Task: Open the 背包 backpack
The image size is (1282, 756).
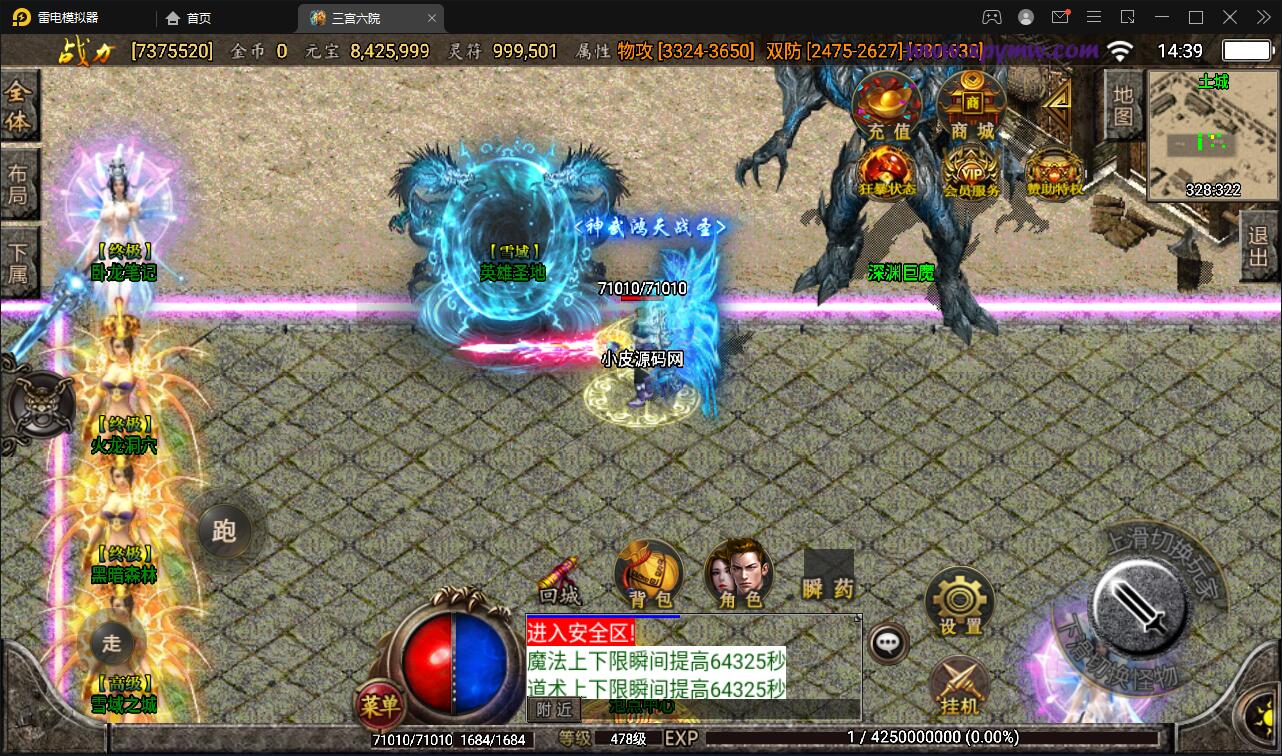Action: click(650, 575)
